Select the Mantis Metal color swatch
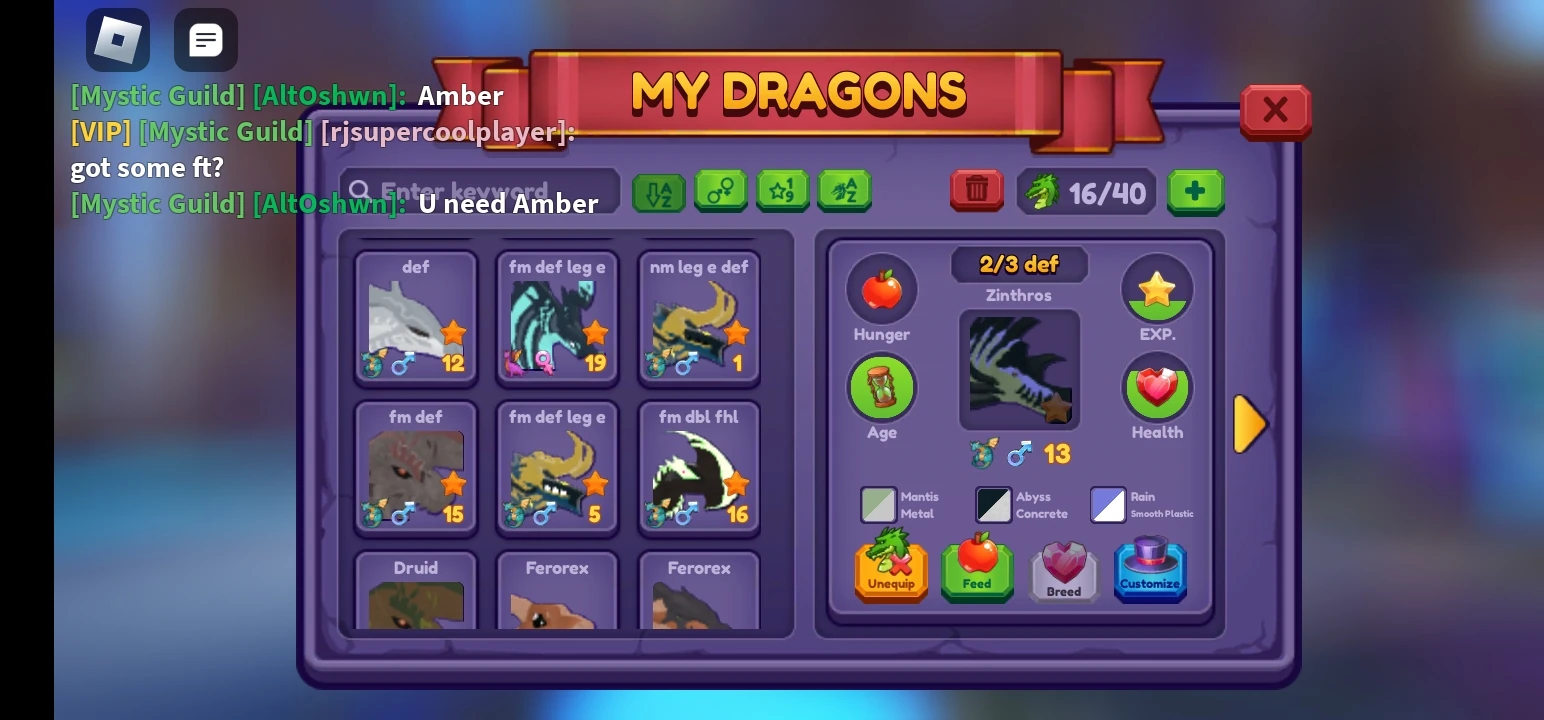The image size is (1544, 720). click(878, 504)
